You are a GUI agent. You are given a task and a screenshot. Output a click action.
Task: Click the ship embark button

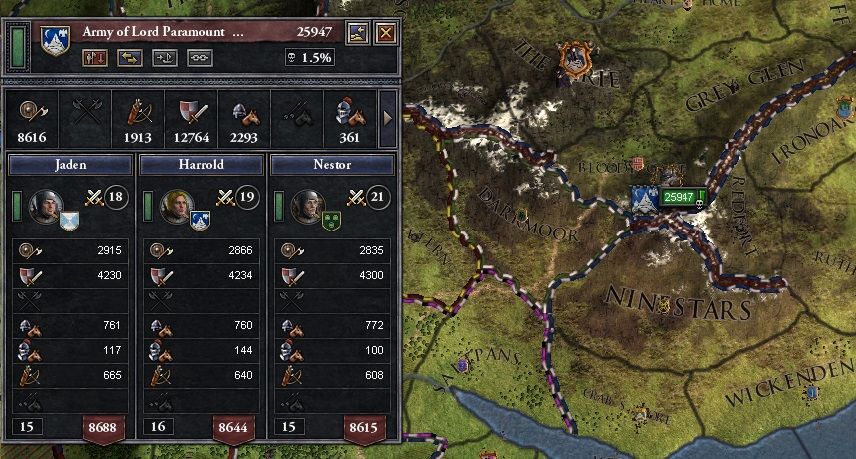click(x=164, y=58)
